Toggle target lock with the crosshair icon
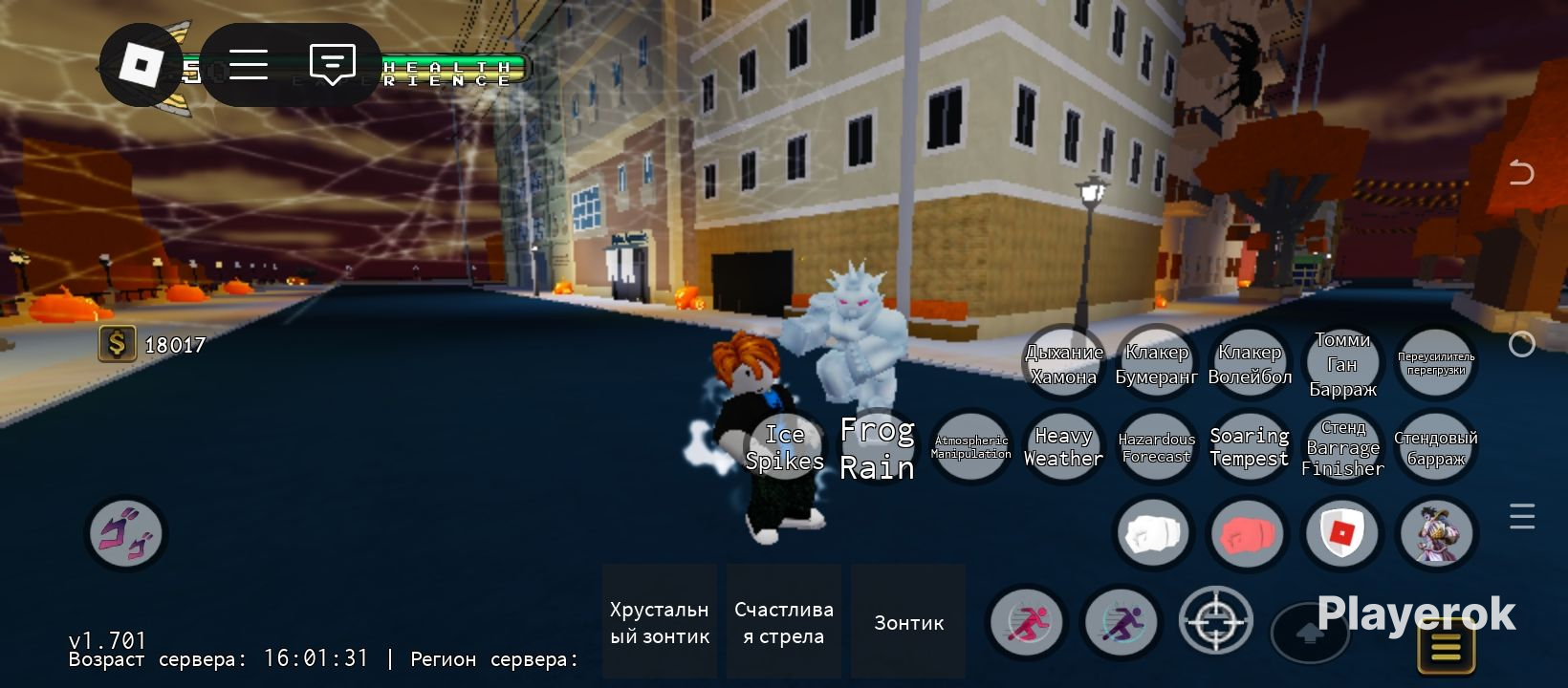 click(x=1215, y=621)
